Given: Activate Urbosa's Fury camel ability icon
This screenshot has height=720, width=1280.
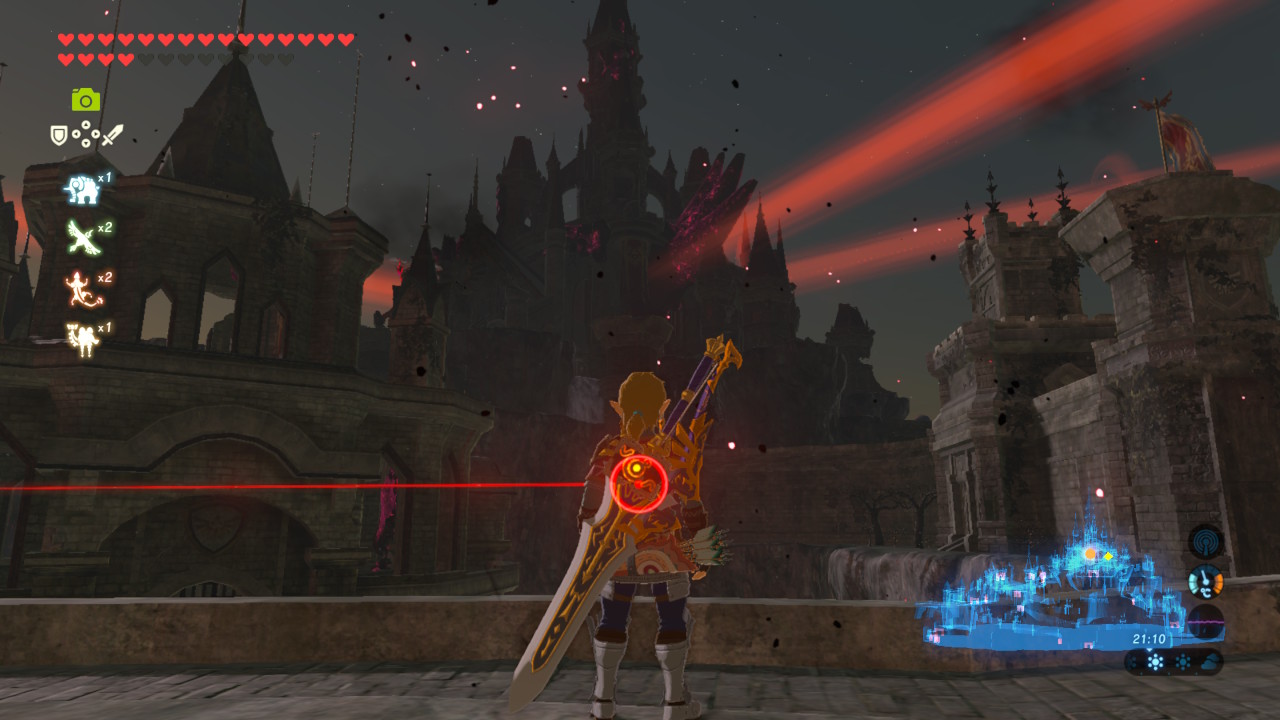Looking at the screenshot, I should coord(81,338).
